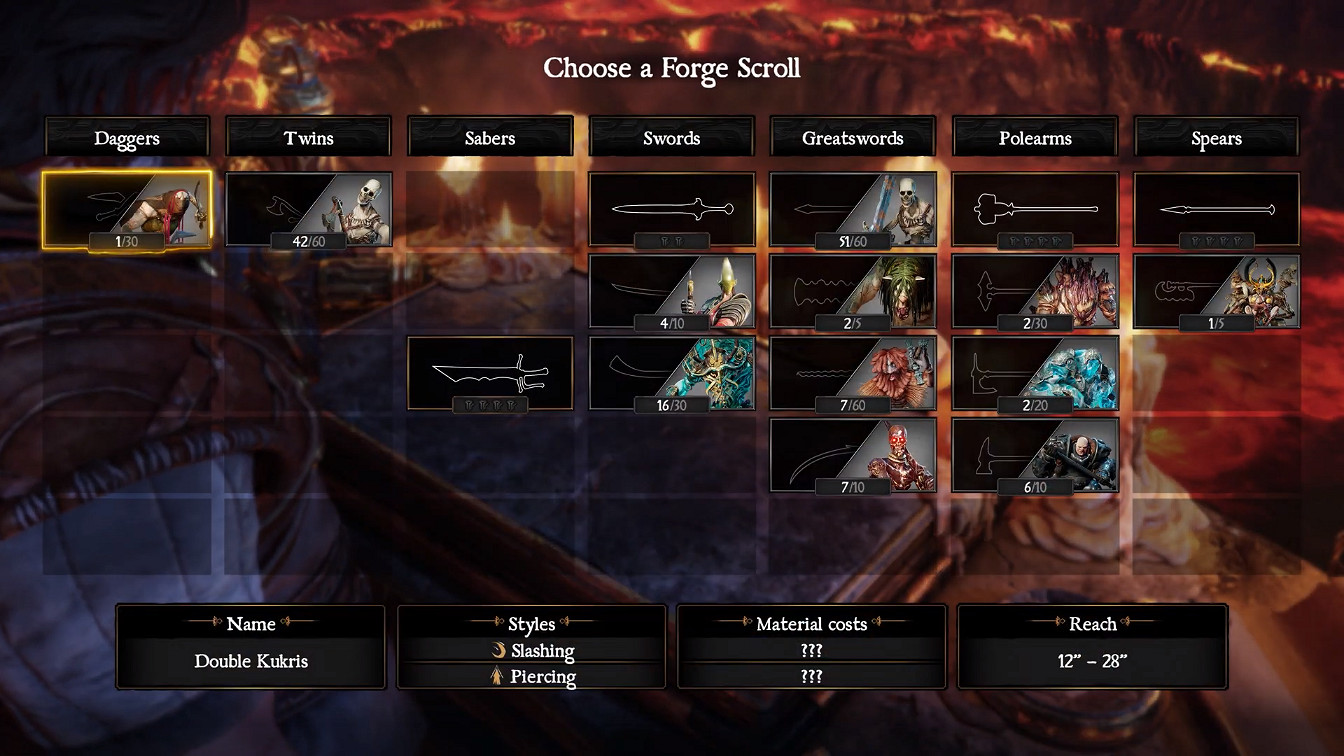Select the greatsword scroll showing 51/60
The width and height of the screenshot is (1344, 756).
(852, 208)
